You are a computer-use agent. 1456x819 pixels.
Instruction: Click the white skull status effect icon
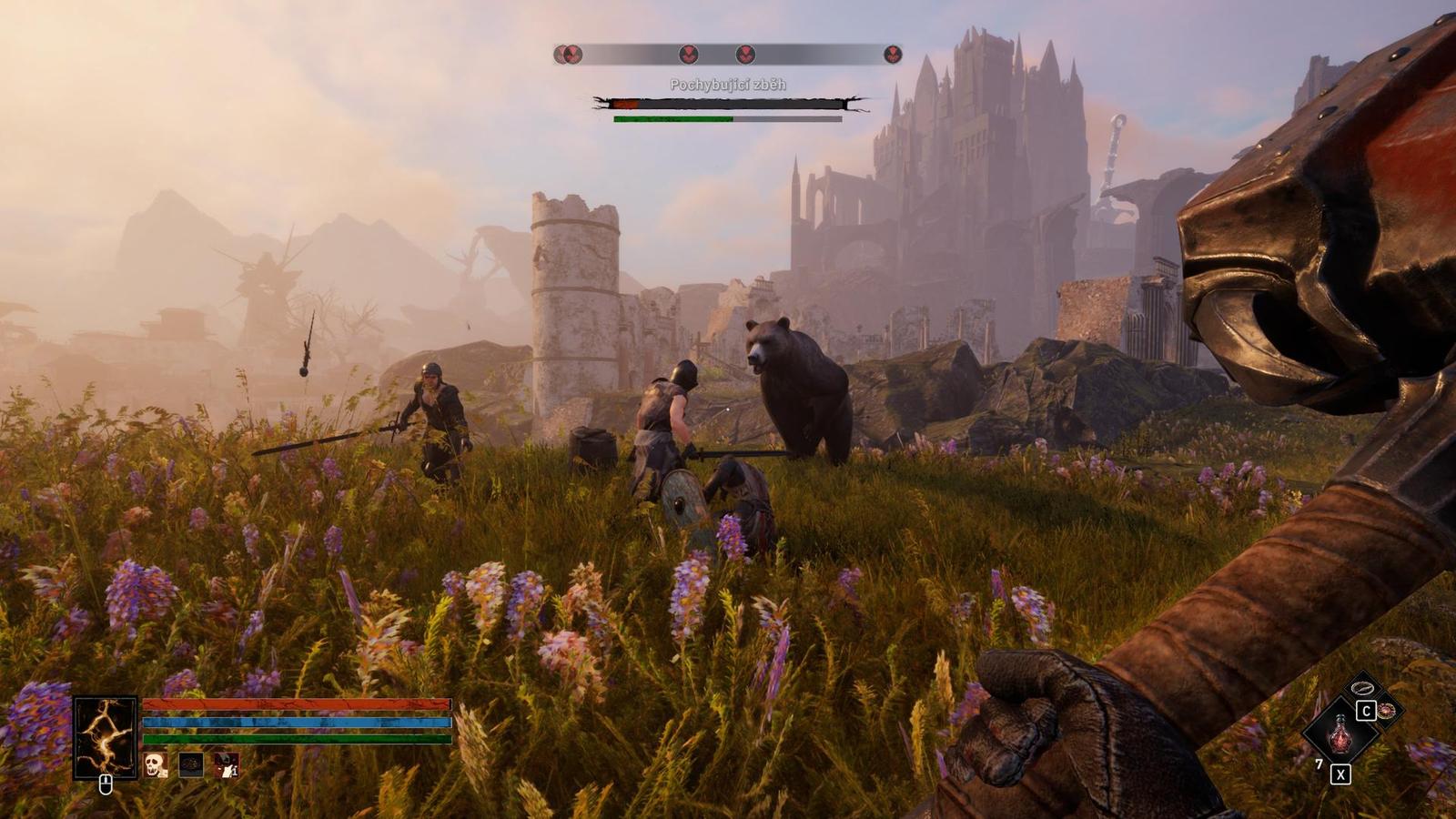(x=156, y=764)
